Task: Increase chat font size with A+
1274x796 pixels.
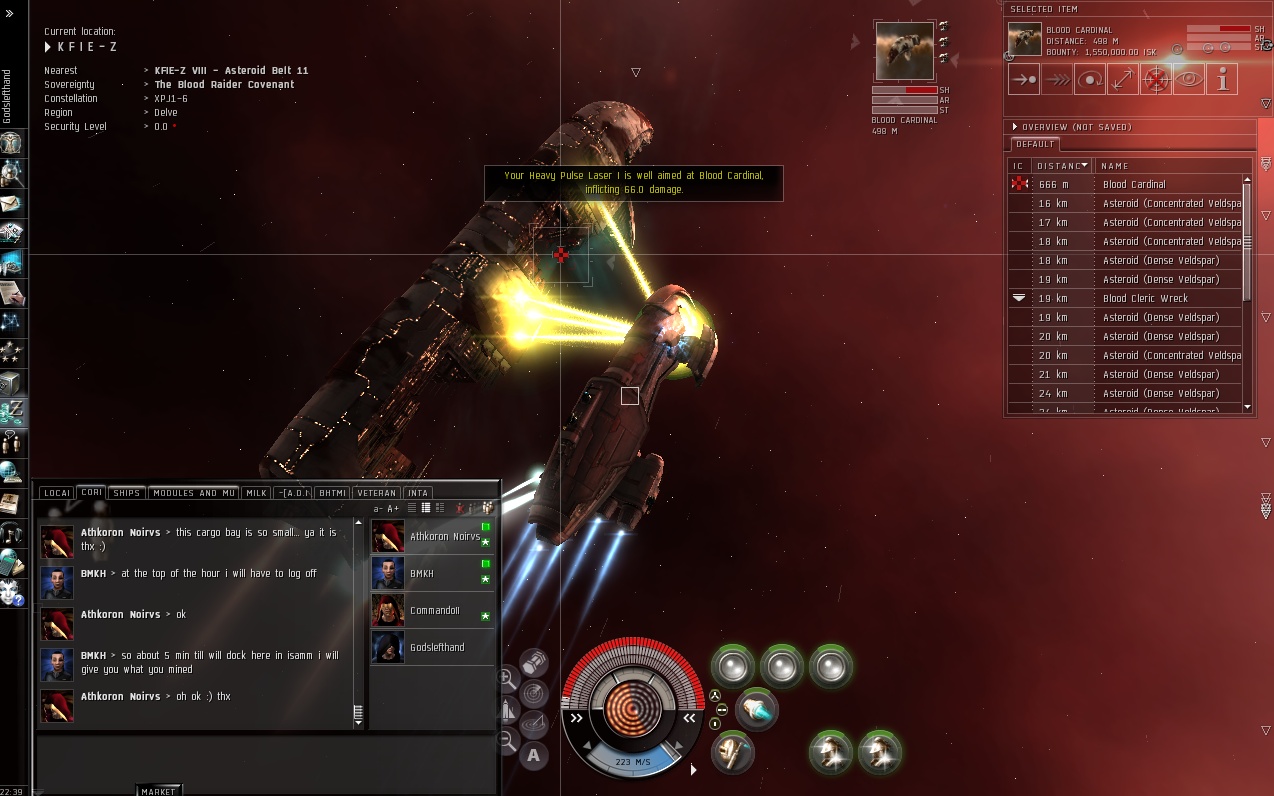Action: pyautogui.click(x=393, y=509)
